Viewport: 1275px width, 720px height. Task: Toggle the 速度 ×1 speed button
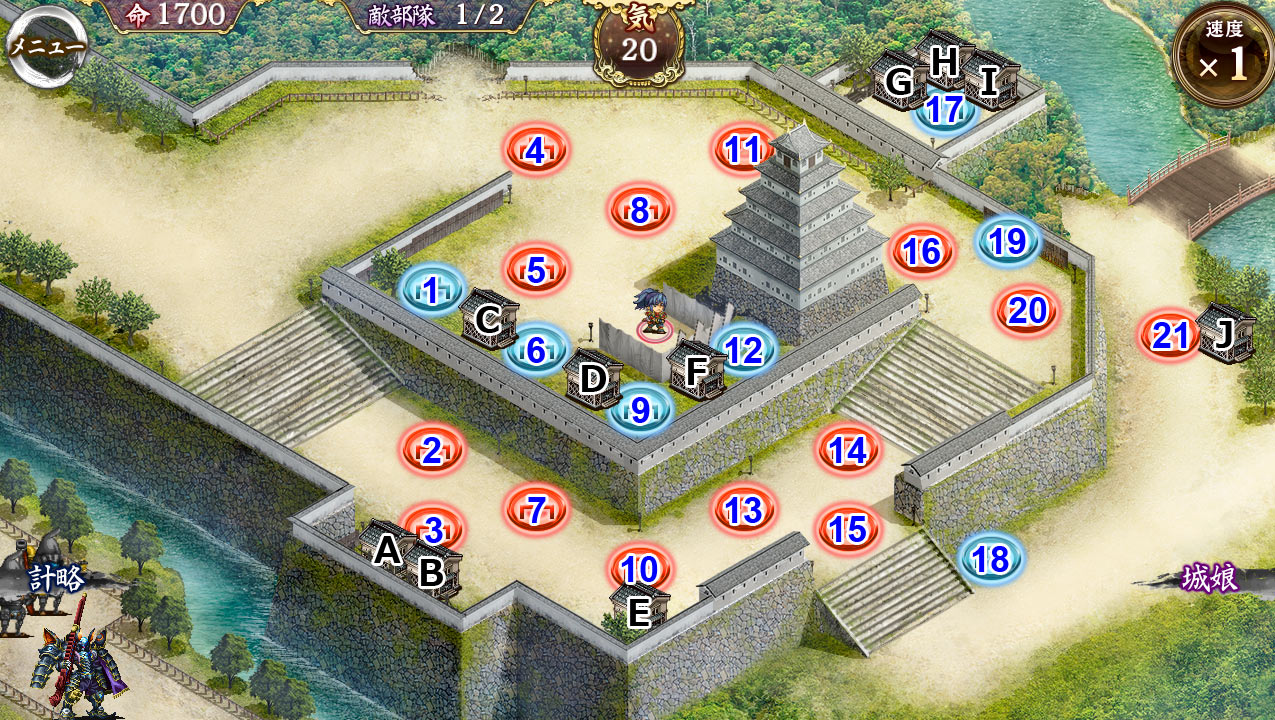(1222, 55)
